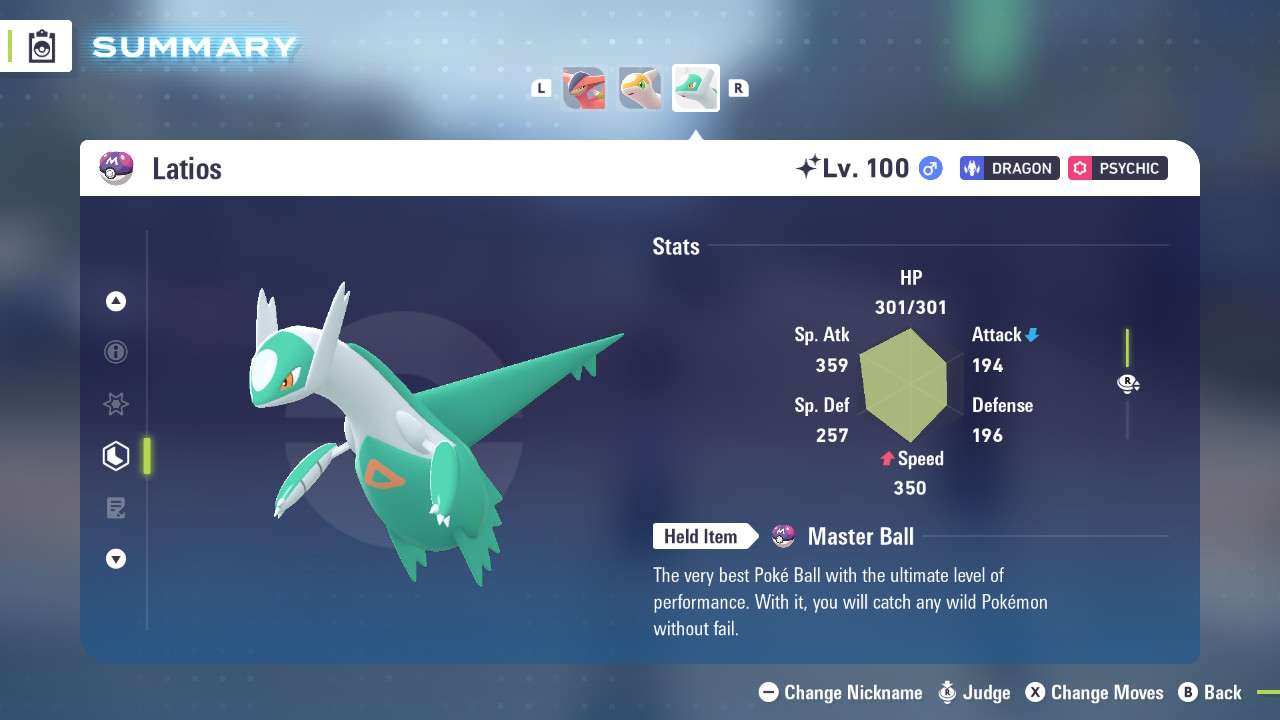This screenshot has width=1280, height=720.
Task: Select the green Latios party thumbnail
Action: coord(696,88)
